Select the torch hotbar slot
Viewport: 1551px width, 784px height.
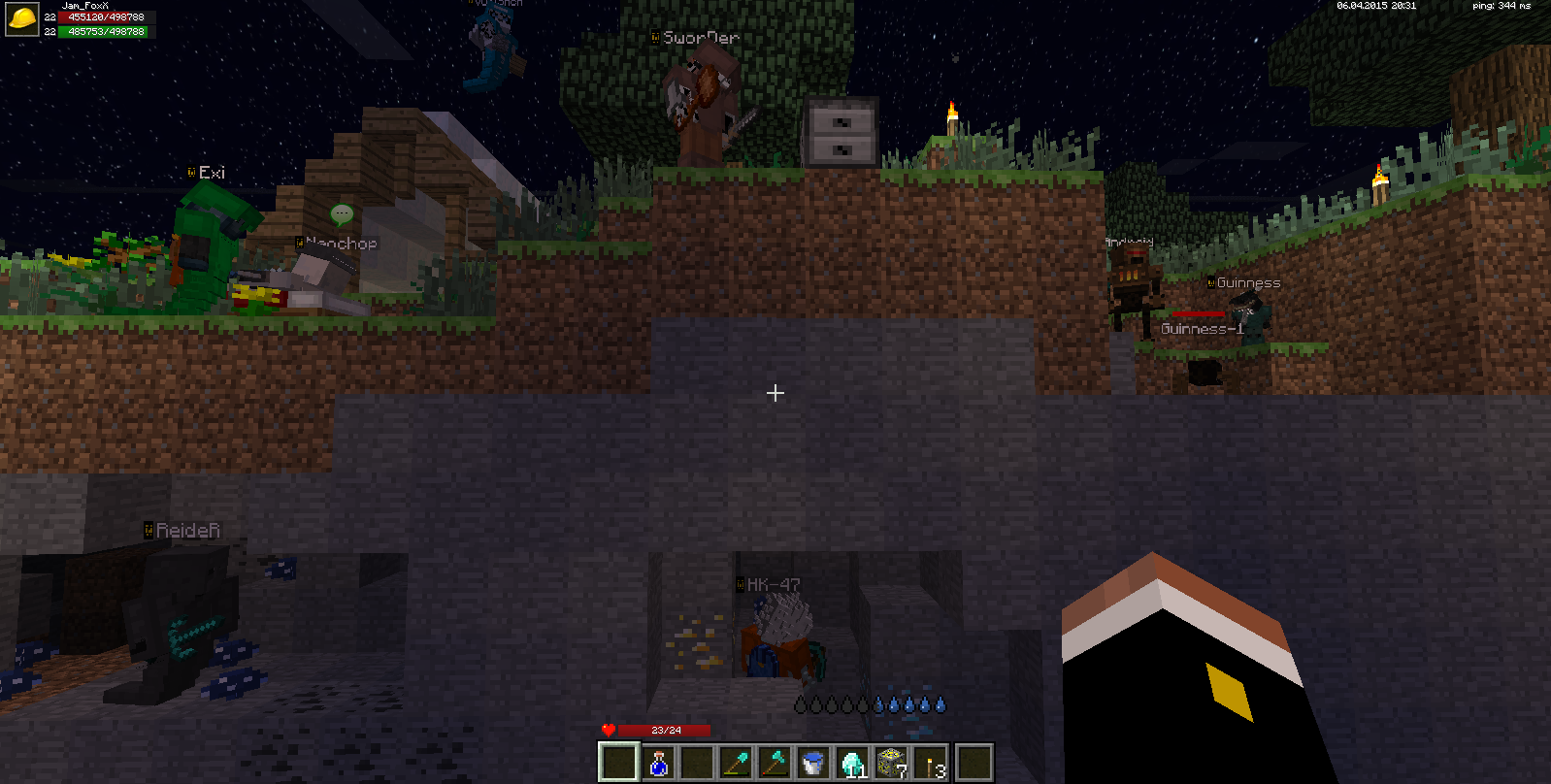tap(932, 763)
